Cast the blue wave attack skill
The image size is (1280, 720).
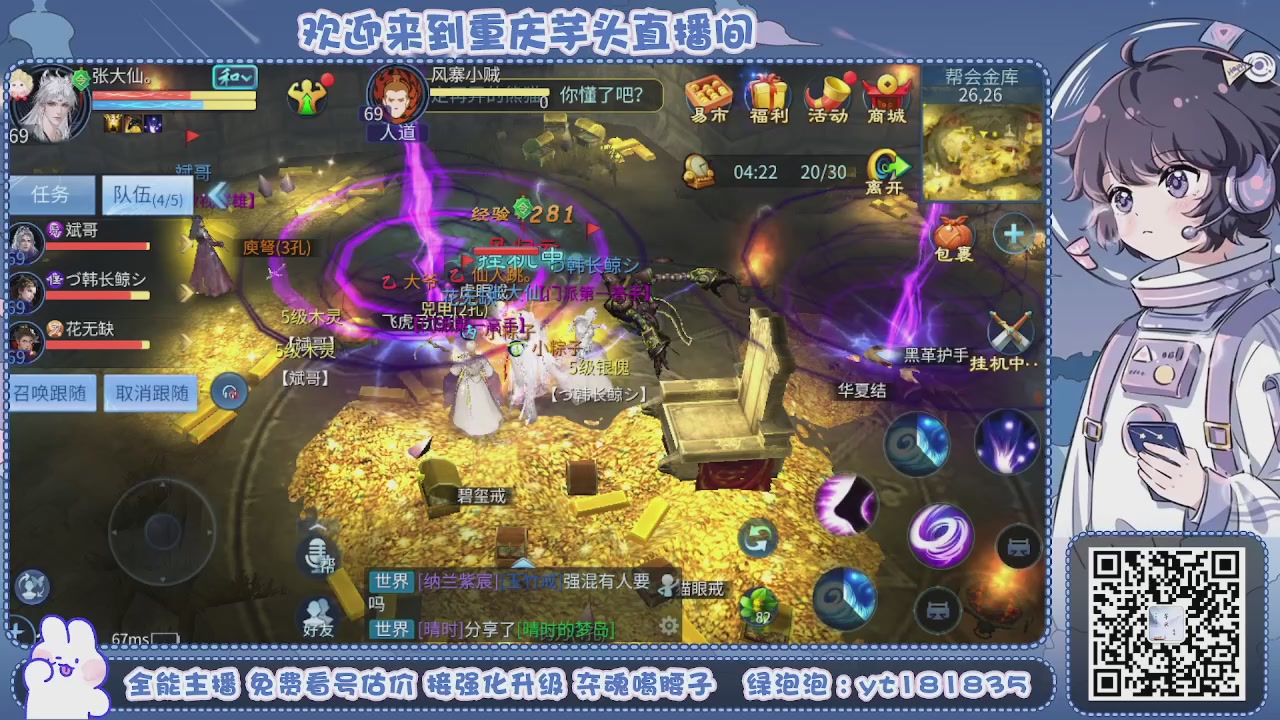[x=917, y=443]
